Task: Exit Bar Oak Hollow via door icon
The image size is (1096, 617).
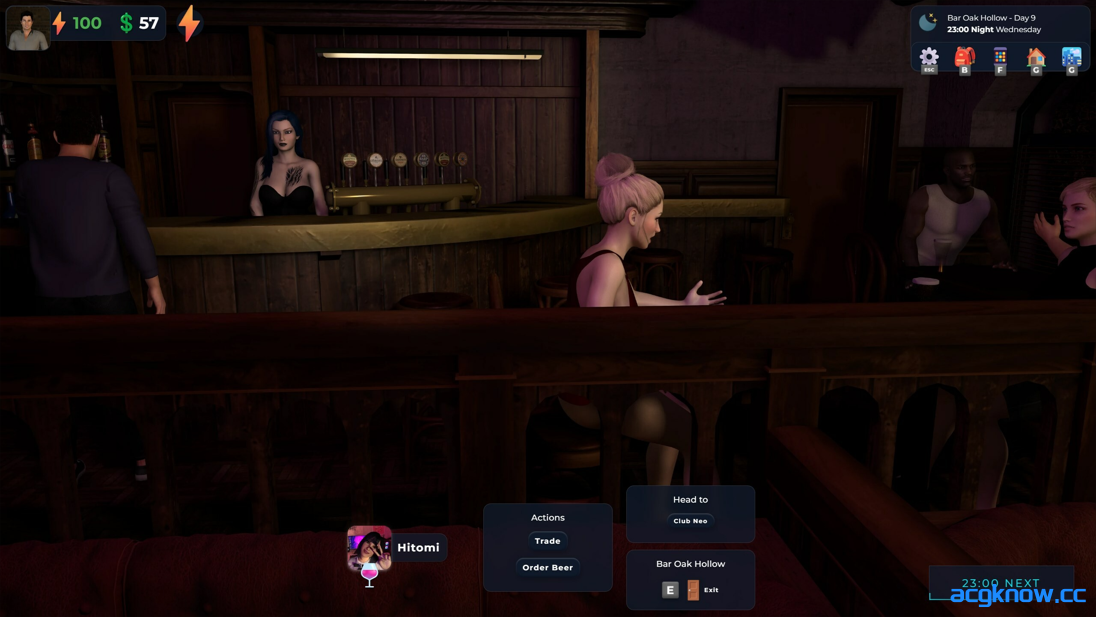Action: pos(693,590)
